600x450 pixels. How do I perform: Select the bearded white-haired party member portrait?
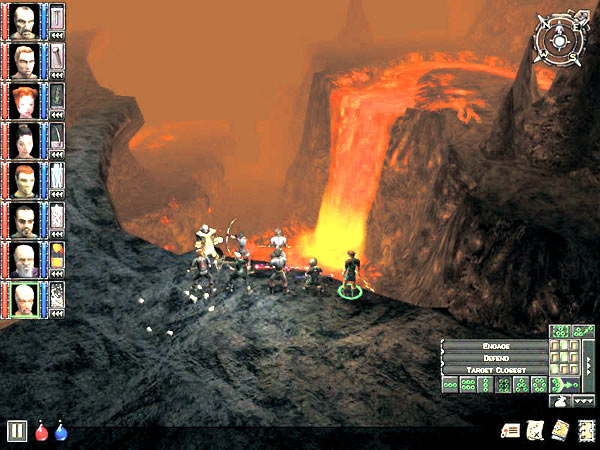[27, 259]
